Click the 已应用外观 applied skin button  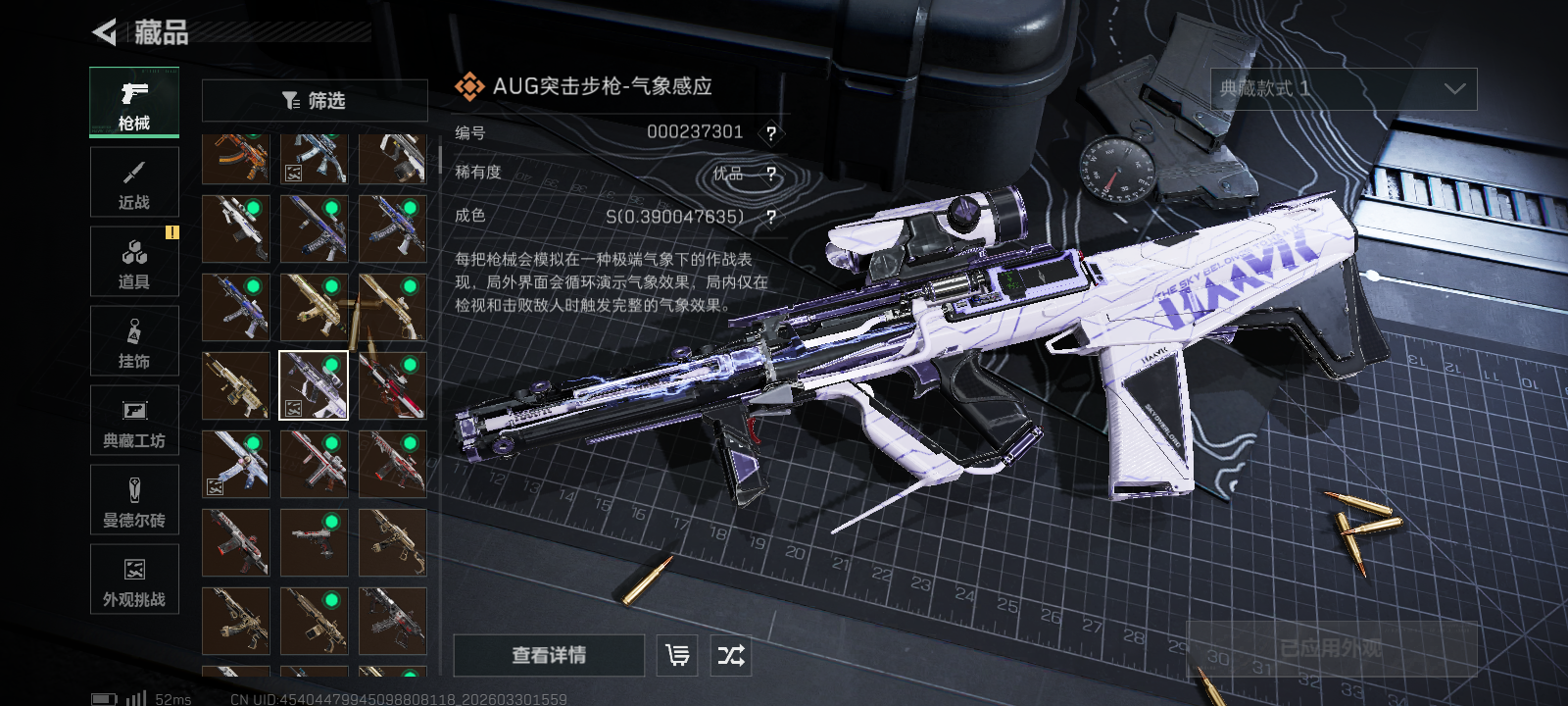1331,648
